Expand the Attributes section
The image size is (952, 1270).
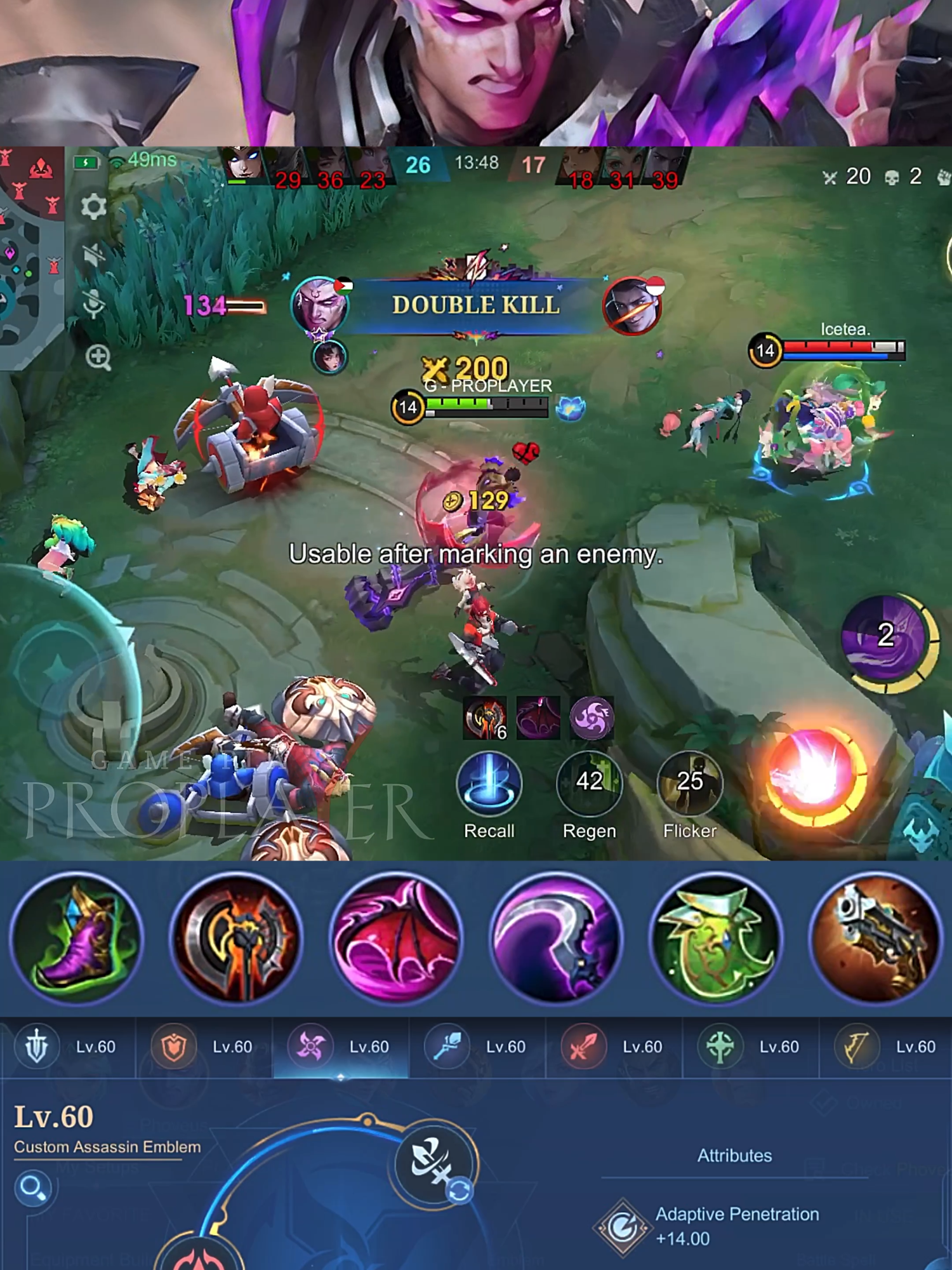733,1156
